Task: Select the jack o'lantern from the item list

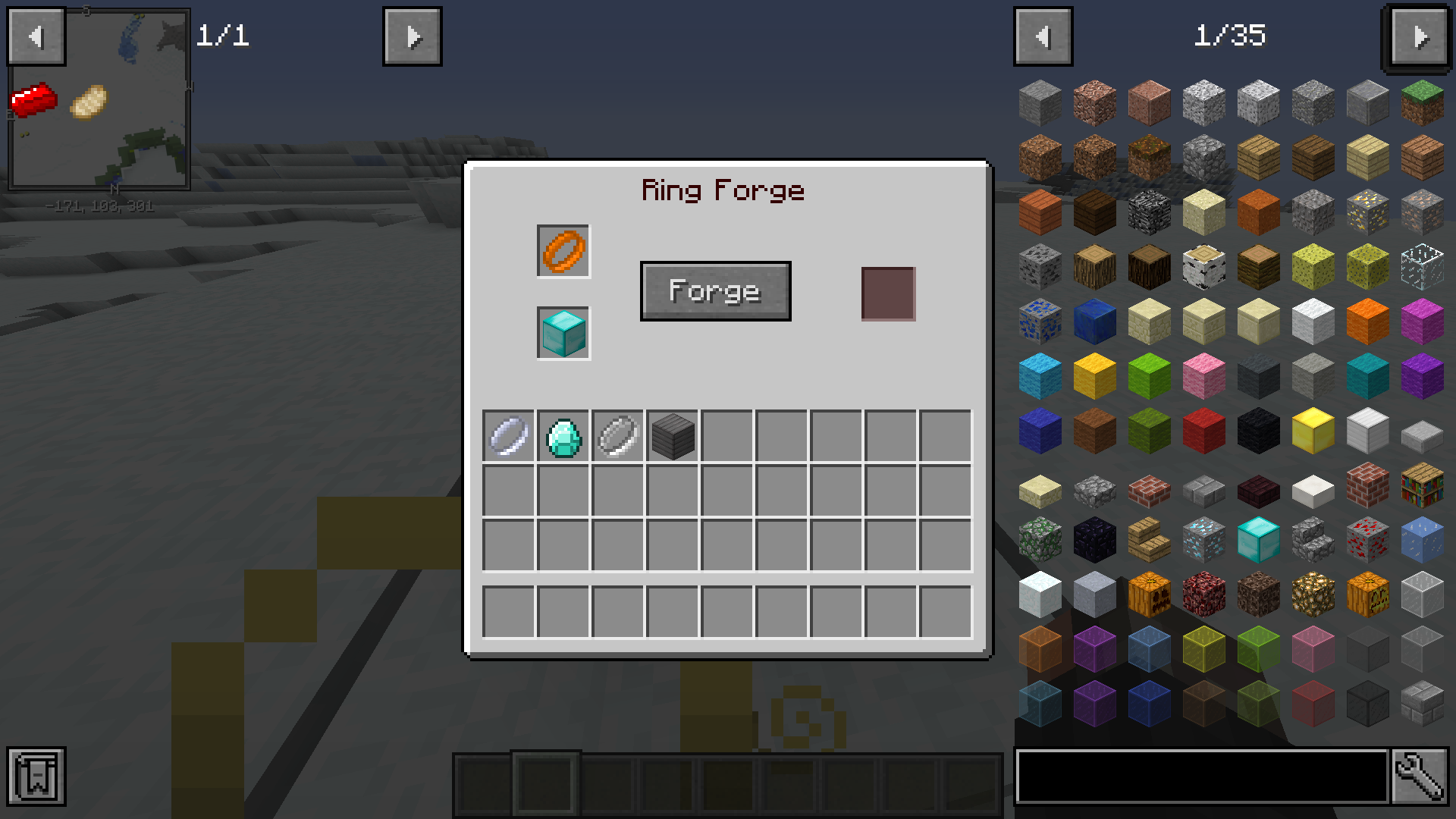Action: click(x=1367, y=594)
